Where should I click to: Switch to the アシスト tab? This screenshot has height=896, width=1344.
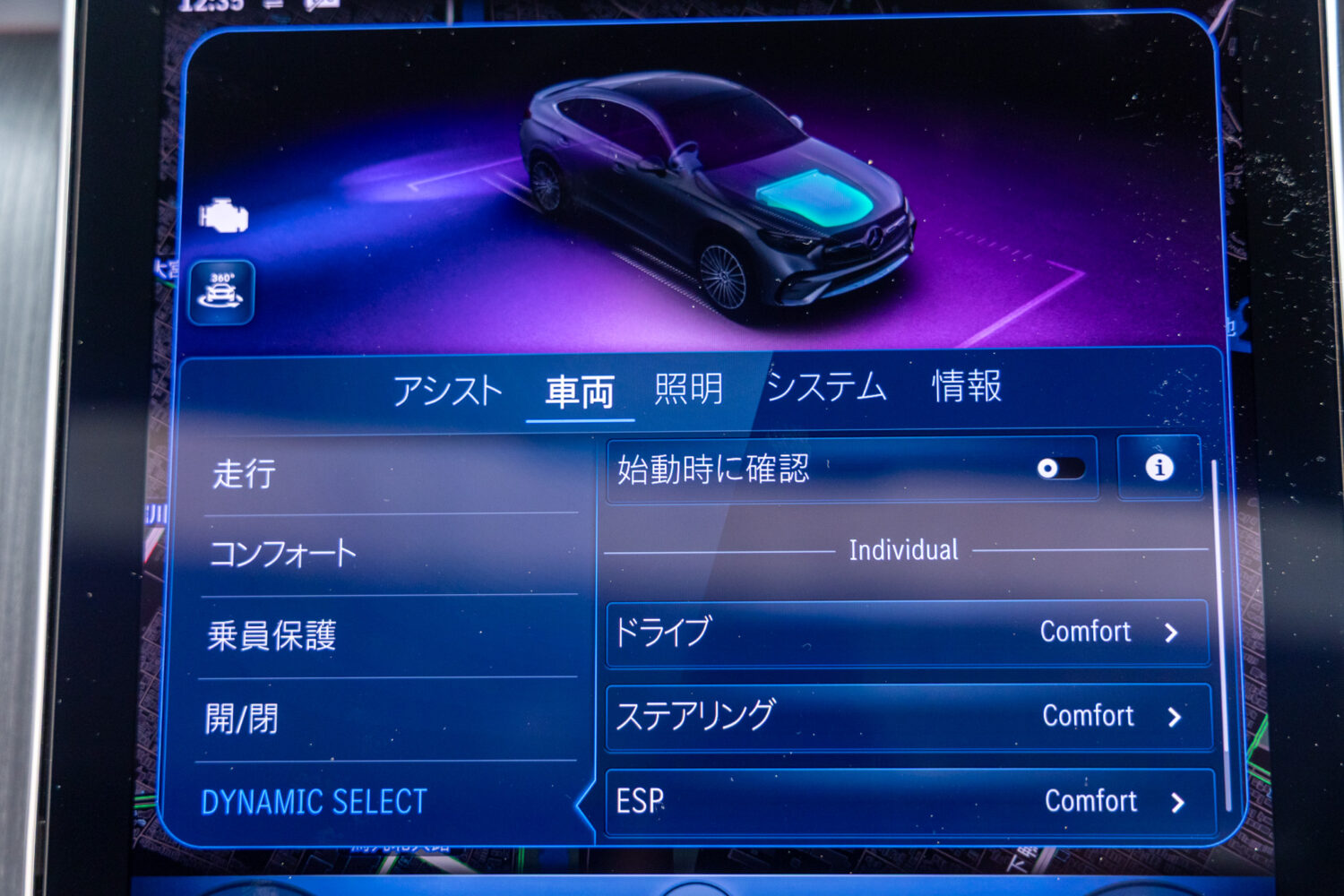(x=450, y=389)
